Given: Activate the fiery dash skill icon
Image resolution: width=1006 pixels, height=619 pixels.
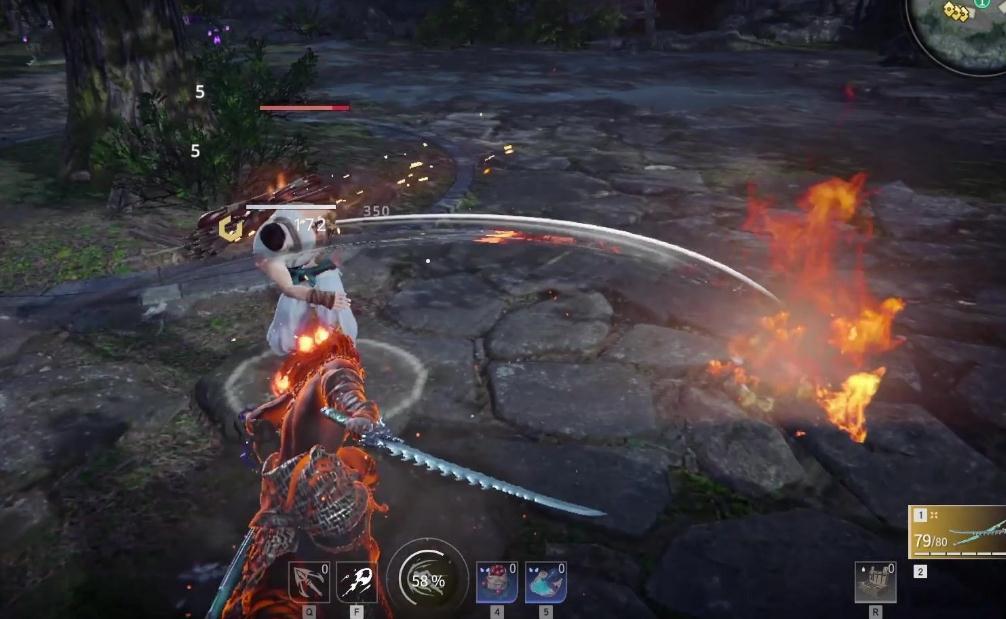Looking at the screenshot, I should pyautogui.click(x=357, y=582).
